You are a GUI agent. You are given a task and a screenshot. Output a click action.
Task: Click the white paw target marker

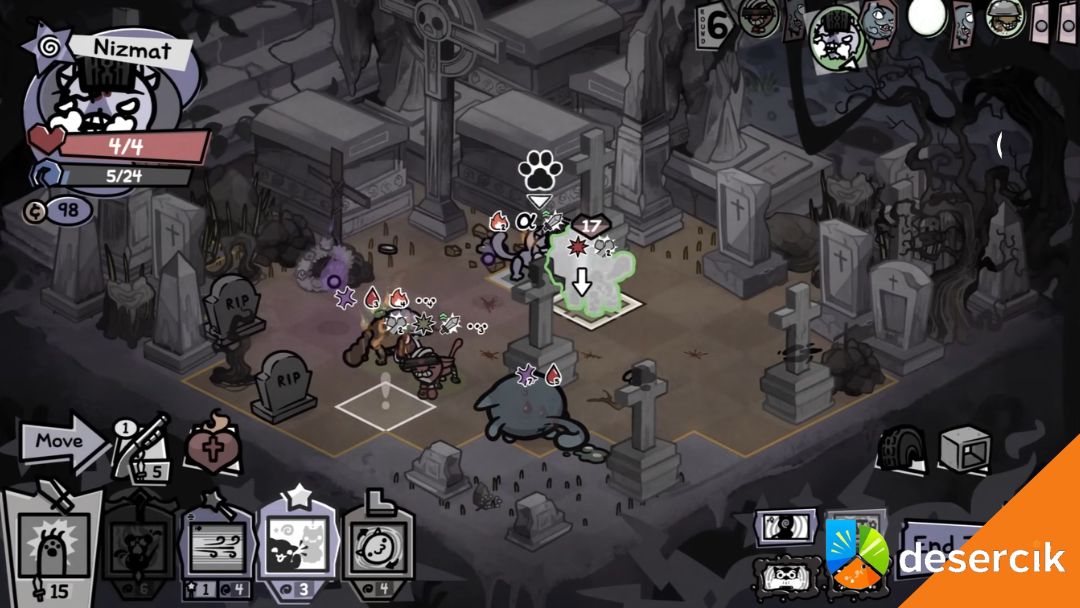[x=539, y=172]
